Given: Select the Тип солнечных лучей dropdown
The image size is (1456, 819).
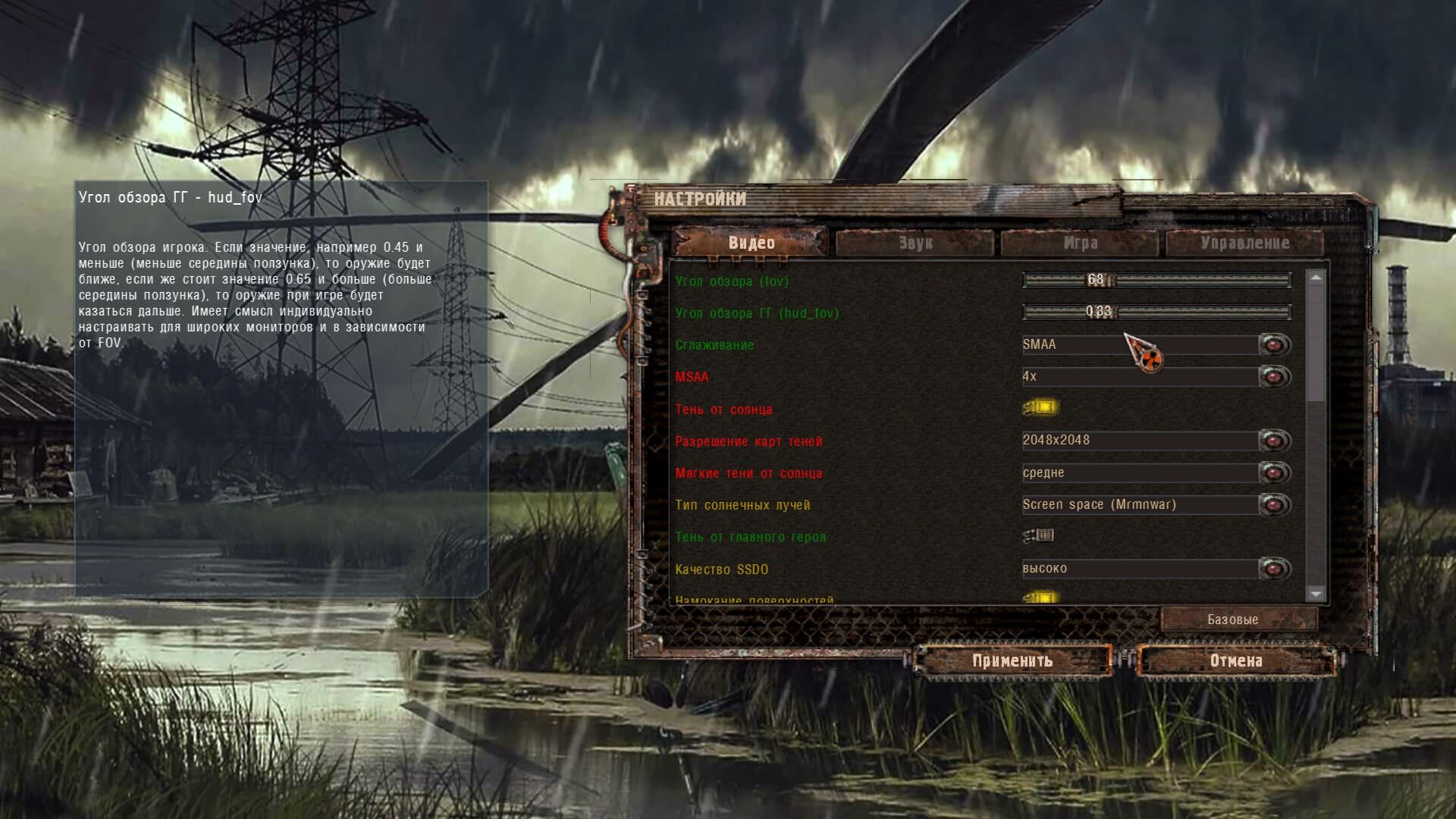Looking at the screenshot, I should pyautogui.click(x=1274, y=505).
